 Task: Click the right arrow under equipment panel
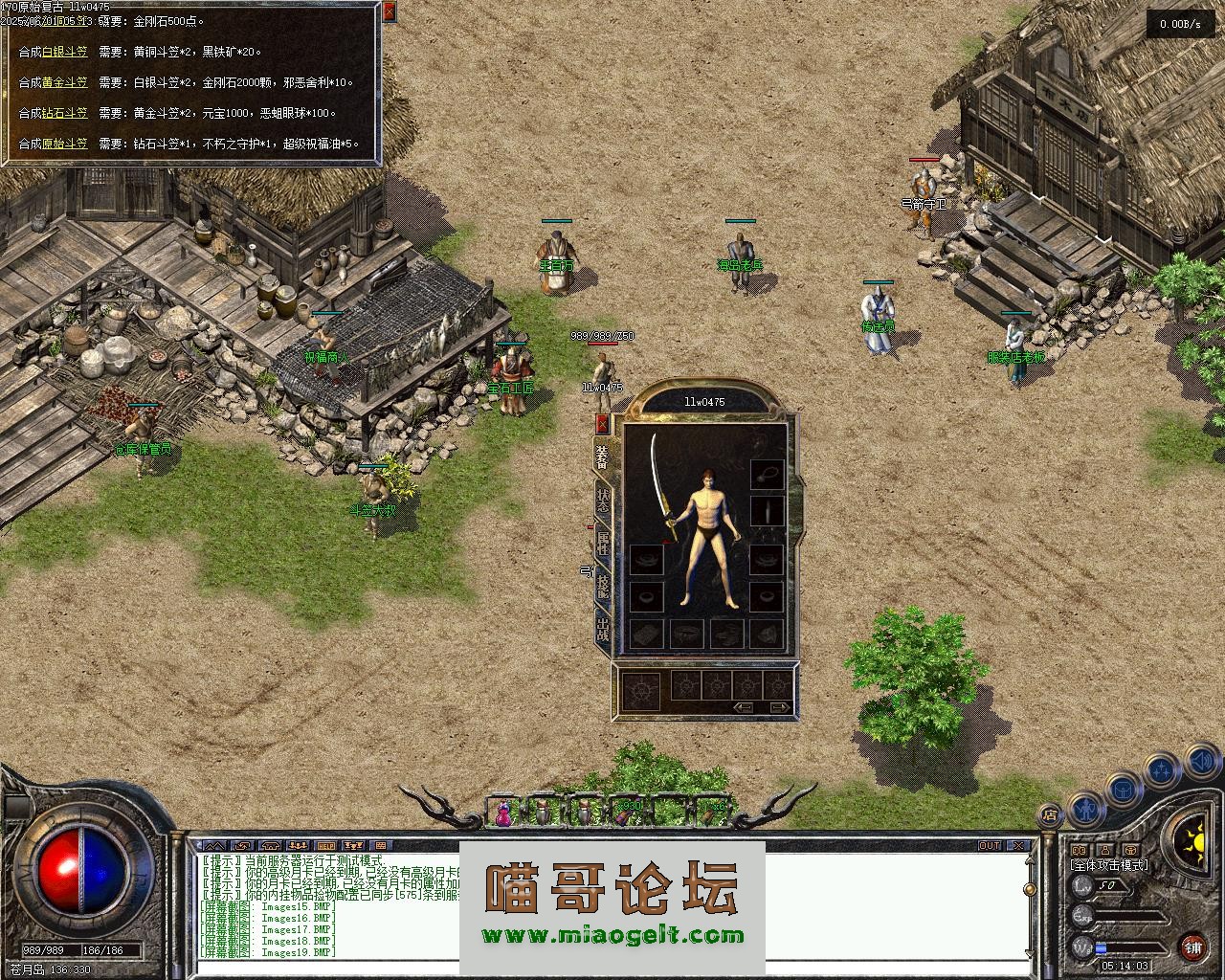[x=780, y=707]
